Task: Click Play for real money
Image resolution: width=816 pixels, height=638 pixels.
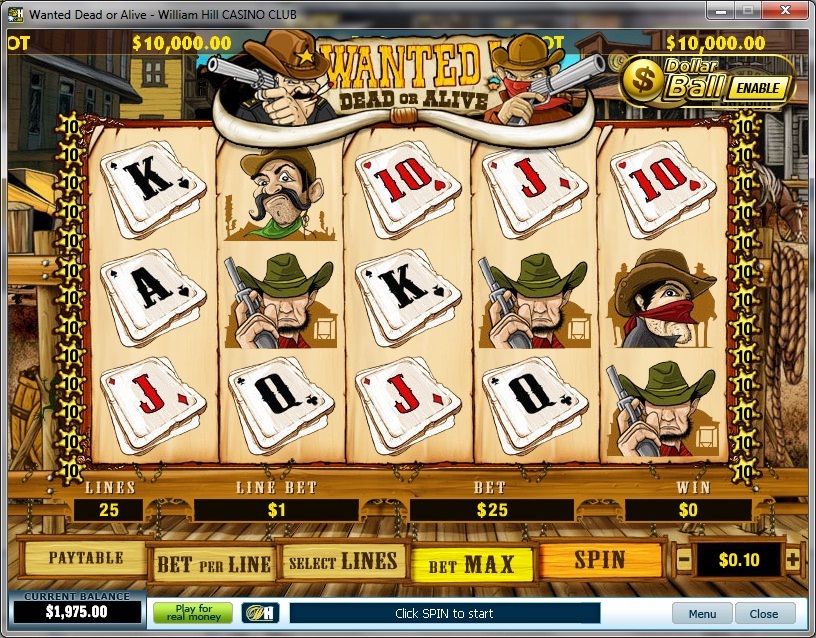Action: [192, 612]
